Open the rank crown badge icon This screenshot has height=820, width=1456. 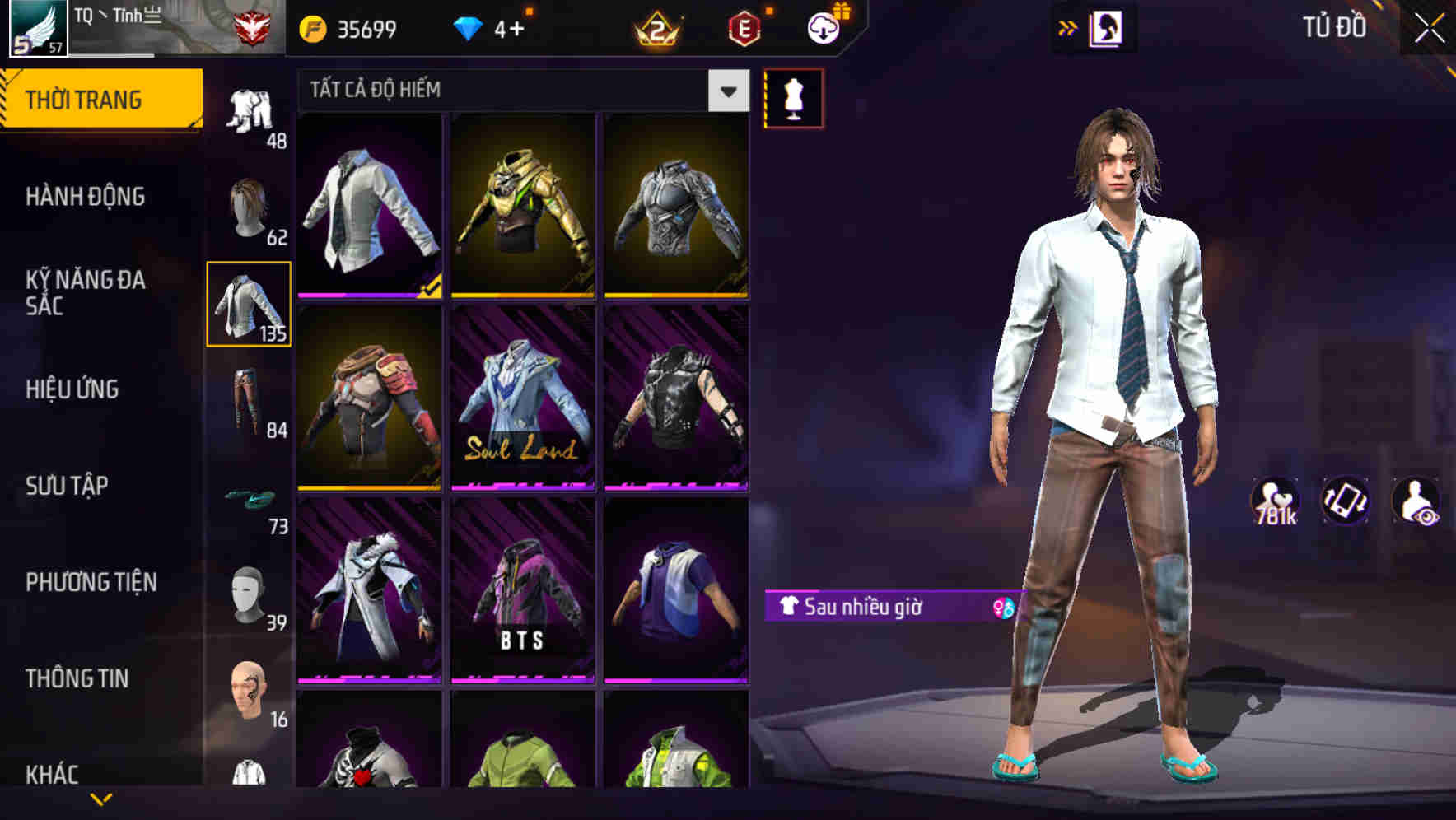(x=655, y=27)
